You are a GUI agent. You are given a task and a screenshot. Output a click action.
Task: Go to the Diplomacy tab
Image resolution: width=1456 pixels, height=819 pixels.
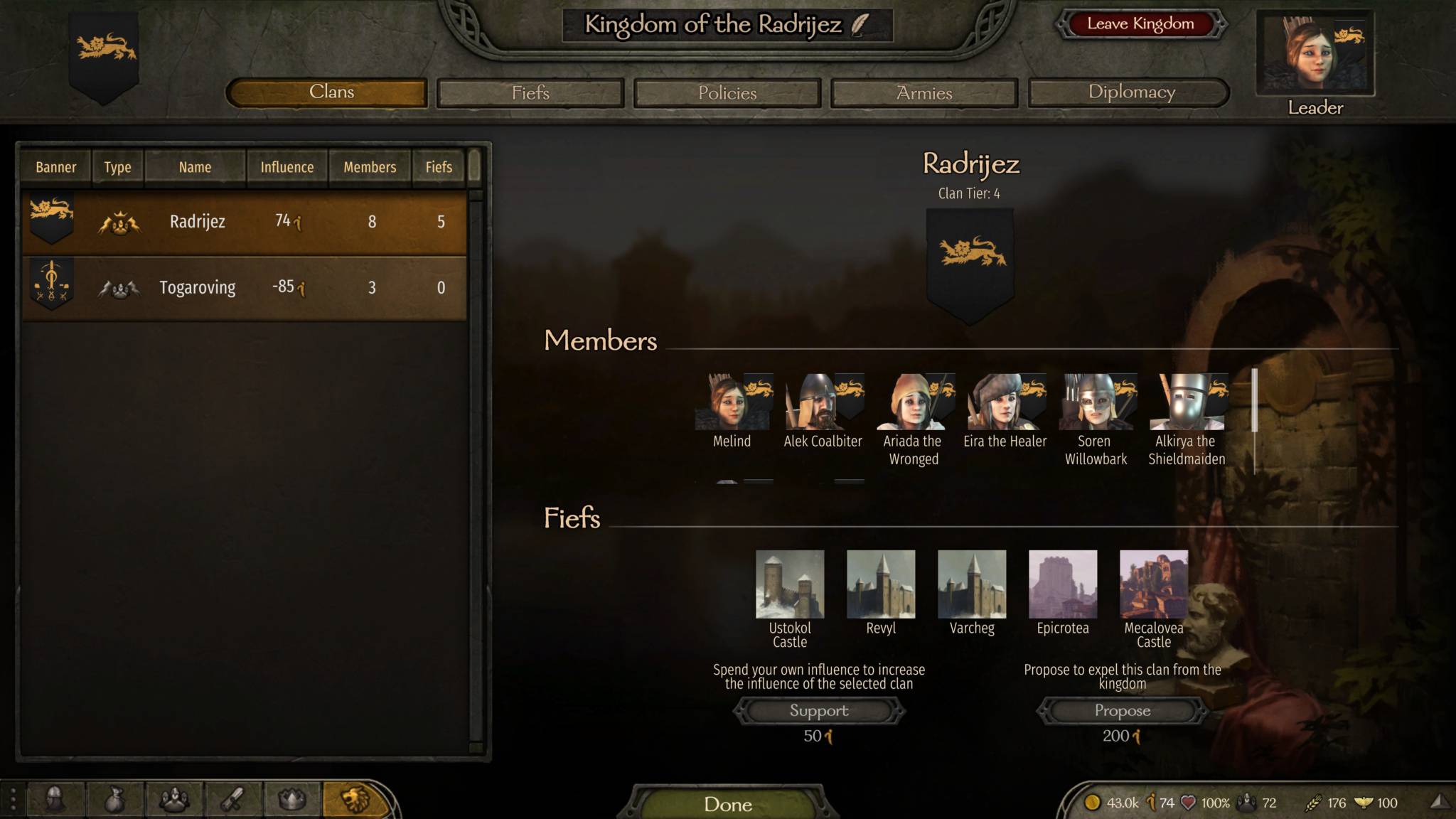click(x=1130, y=92)
